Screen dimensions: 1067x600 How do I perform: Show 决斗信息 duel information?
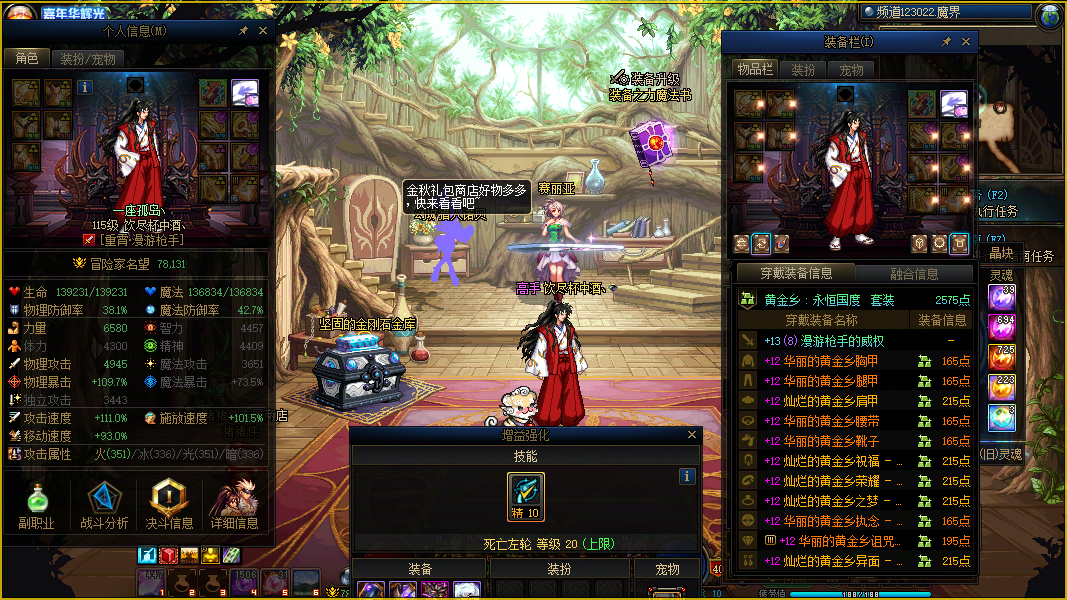click(x=170, y=505)
